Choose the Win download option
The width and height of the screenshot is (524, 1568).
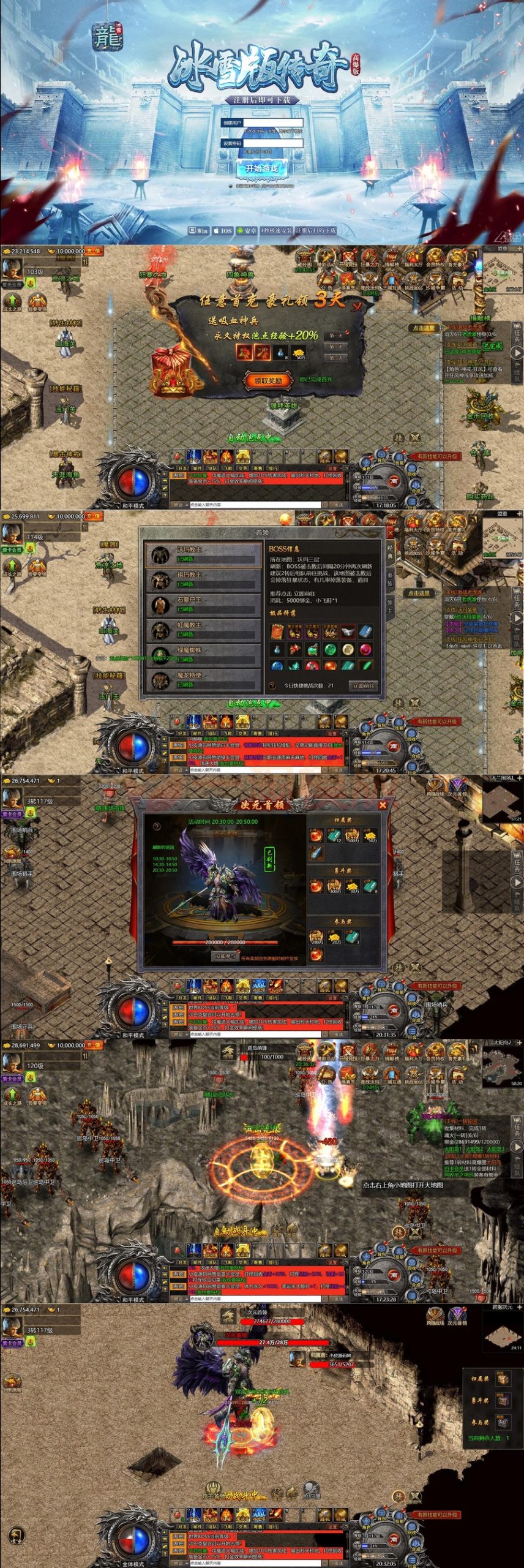pyautogui.click(x=199, y=231)
